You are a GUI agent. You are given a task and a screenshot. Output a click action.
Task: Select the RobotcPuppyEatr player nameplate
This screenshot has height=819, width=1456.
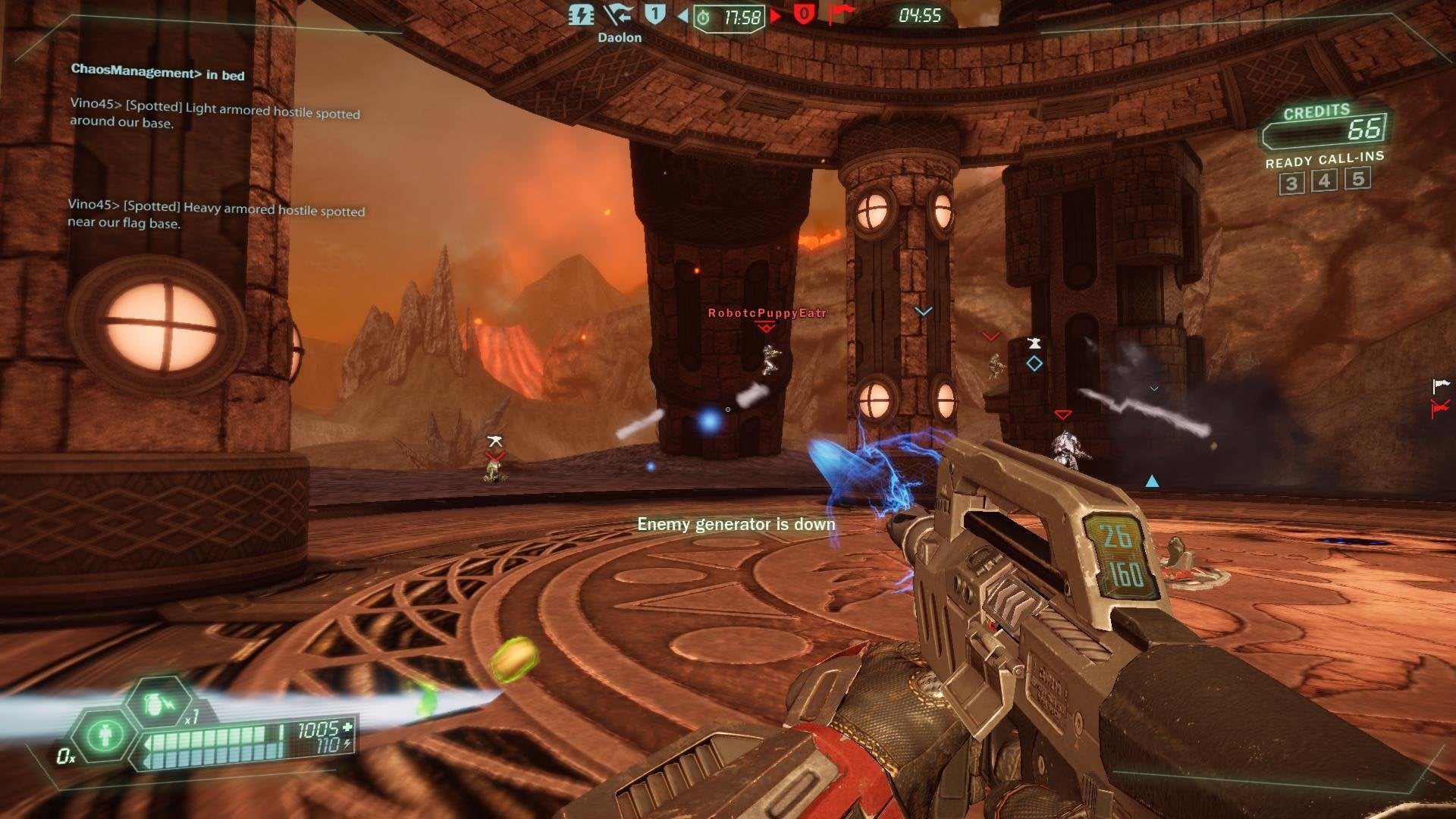(x=765, y=311)
